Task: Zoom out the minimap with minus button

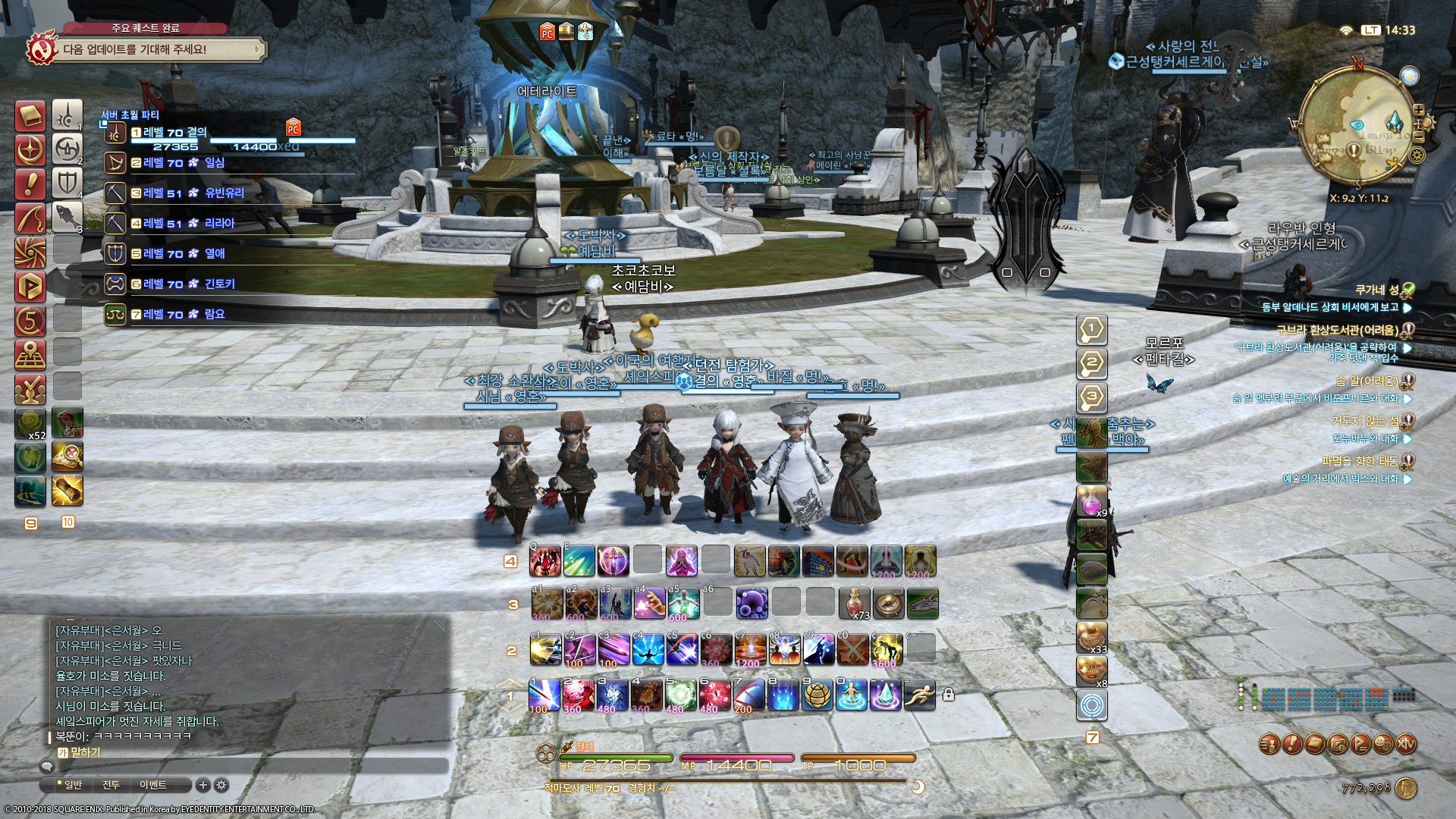Action: (x=1419, y=137)
